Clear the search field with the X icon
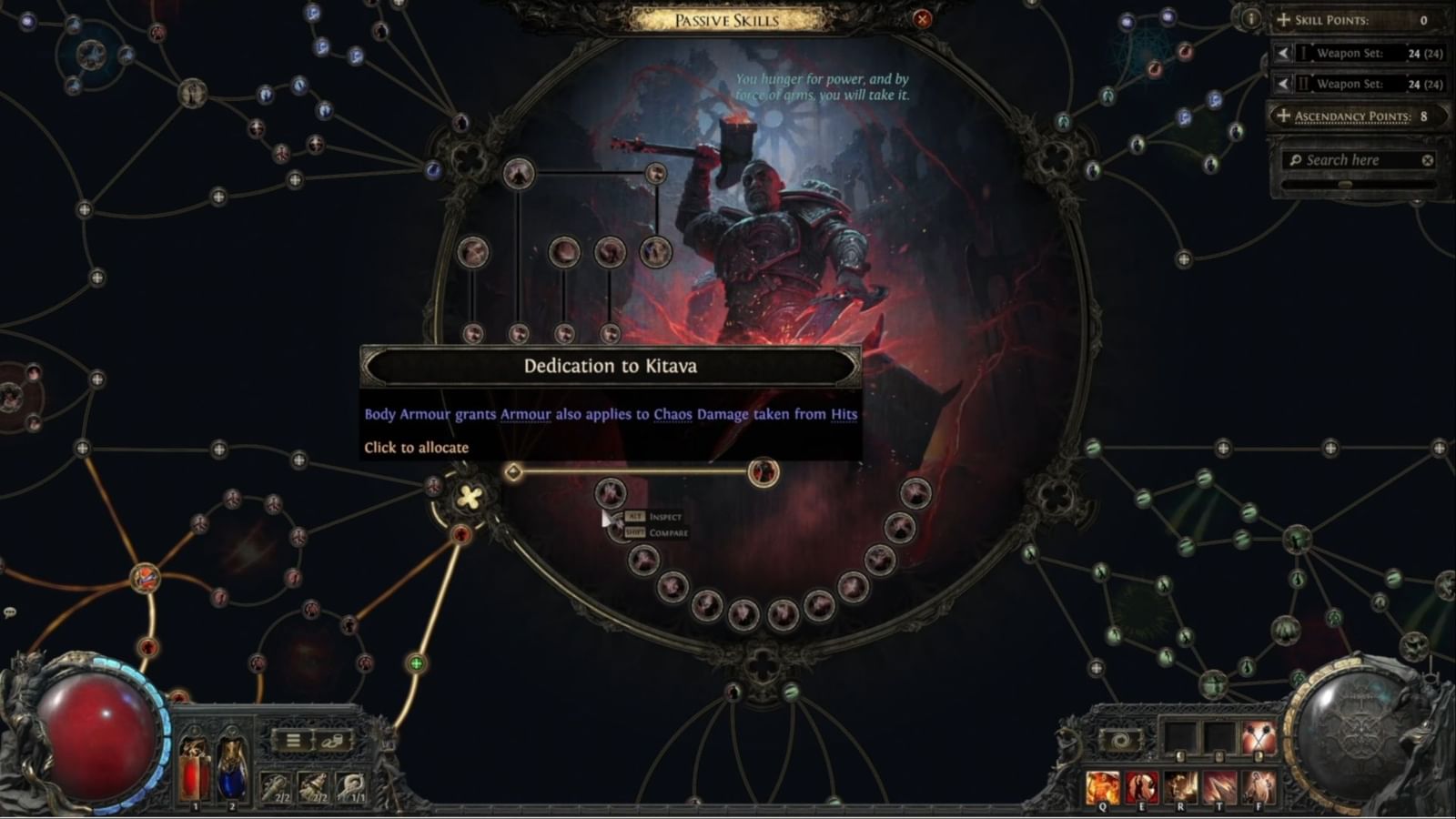This screenshot has width=1456, height=819. tap(1428, 159)
